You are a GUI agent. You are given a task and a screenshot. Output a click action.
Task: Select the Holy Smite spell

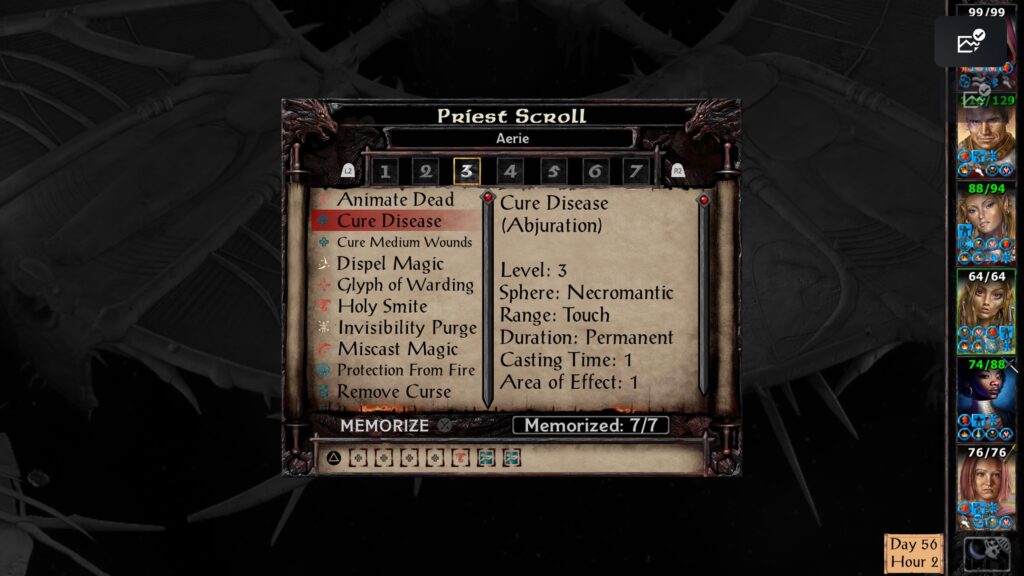(x=382, y=307)
